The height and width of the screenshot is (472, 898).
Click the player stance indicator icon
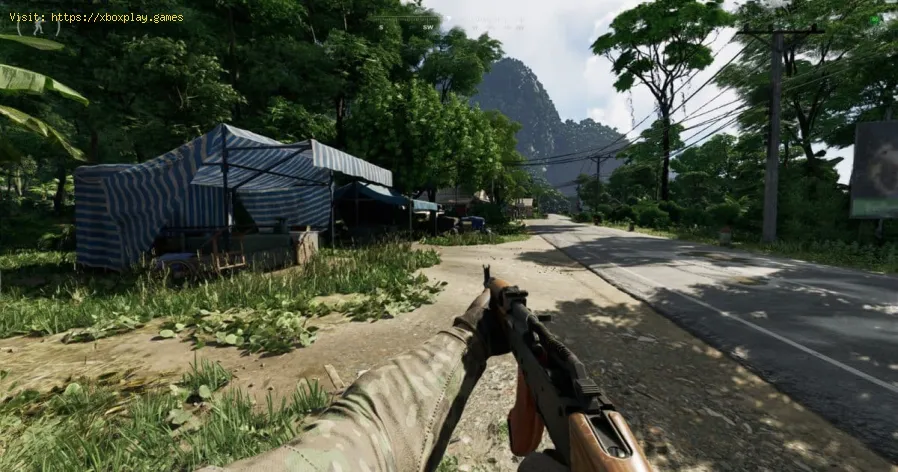point(38,27)
